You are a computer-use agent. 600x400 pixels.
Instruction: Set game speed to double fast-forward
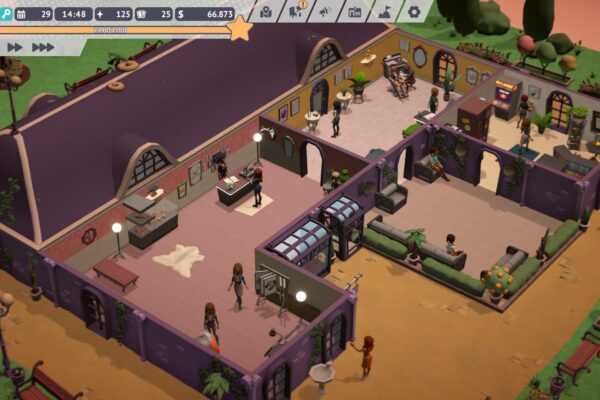[x=14, y=46]
